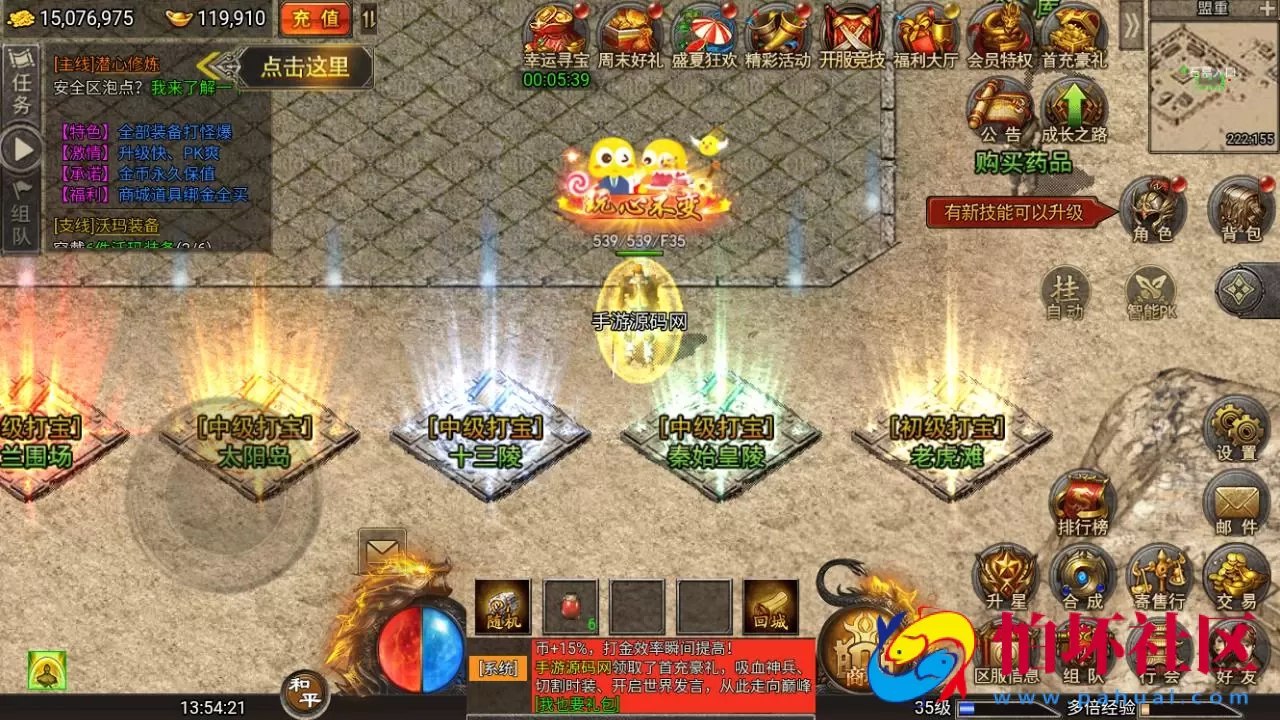Open the 福利大厅 welfare hall

tap(925, 33)
